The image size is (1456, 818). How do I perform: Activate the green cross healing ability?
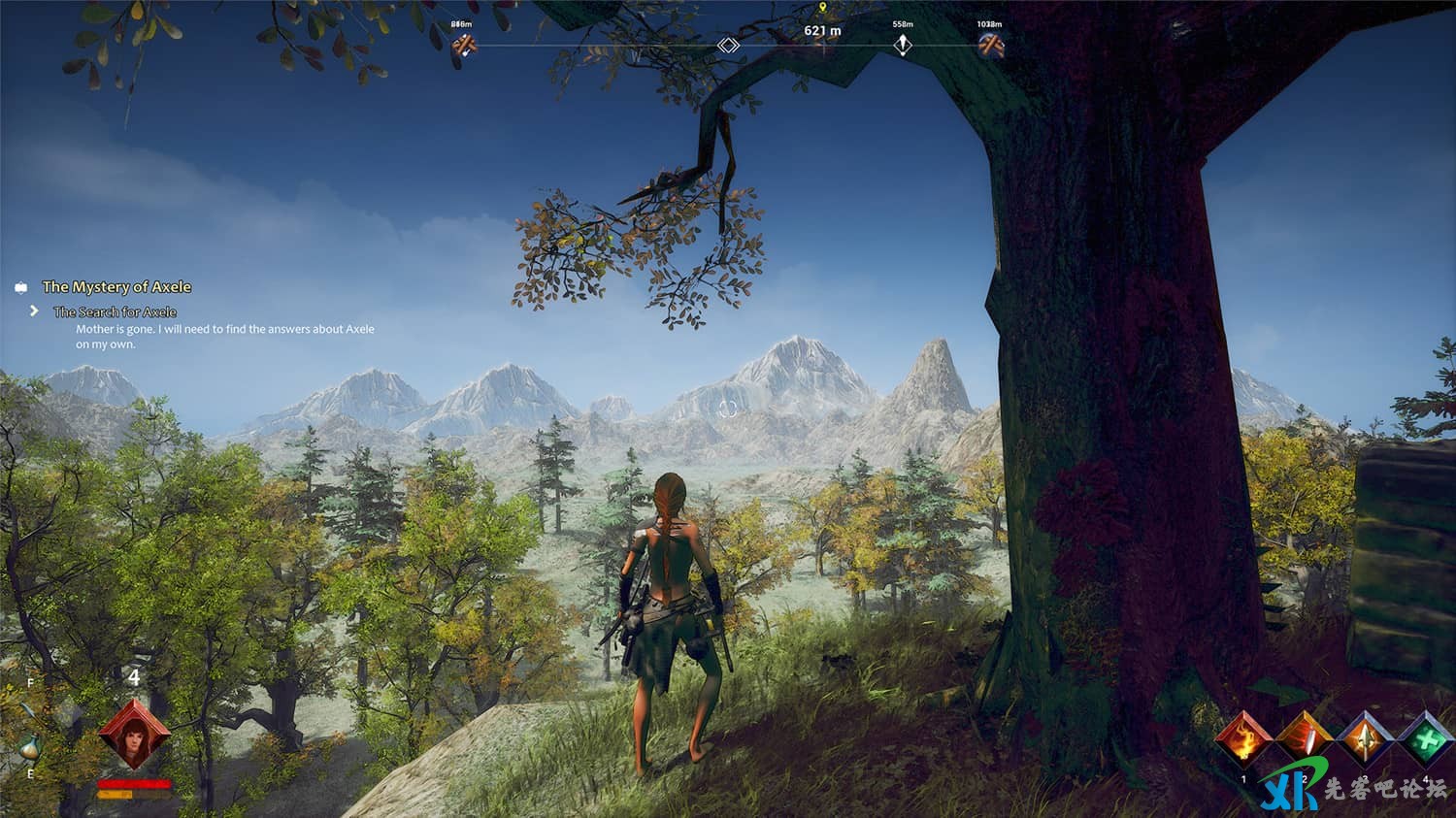click(x=1424, y=740)
